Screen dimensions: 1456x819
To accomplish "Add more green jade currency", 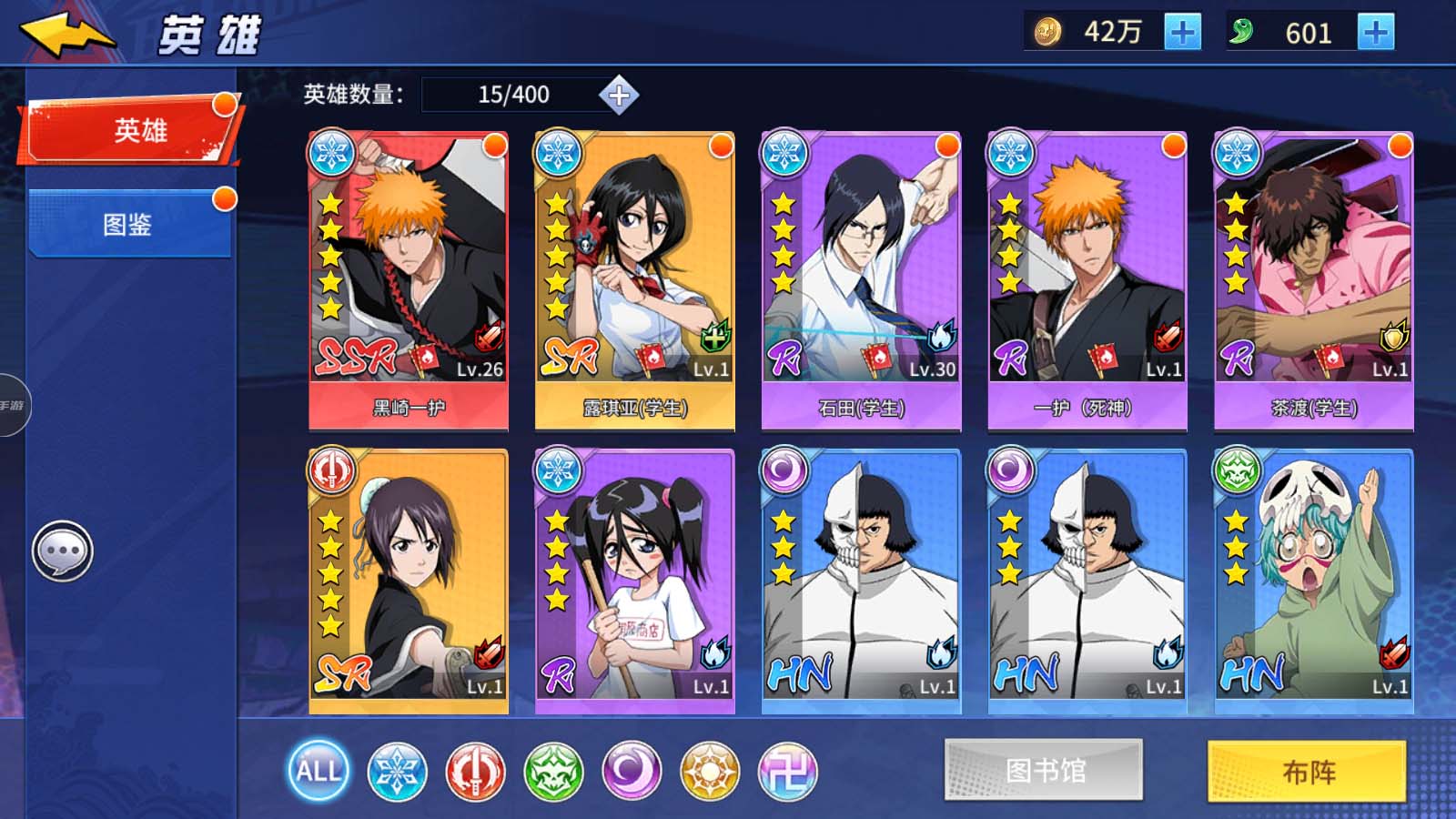I will click(1375, 33).
